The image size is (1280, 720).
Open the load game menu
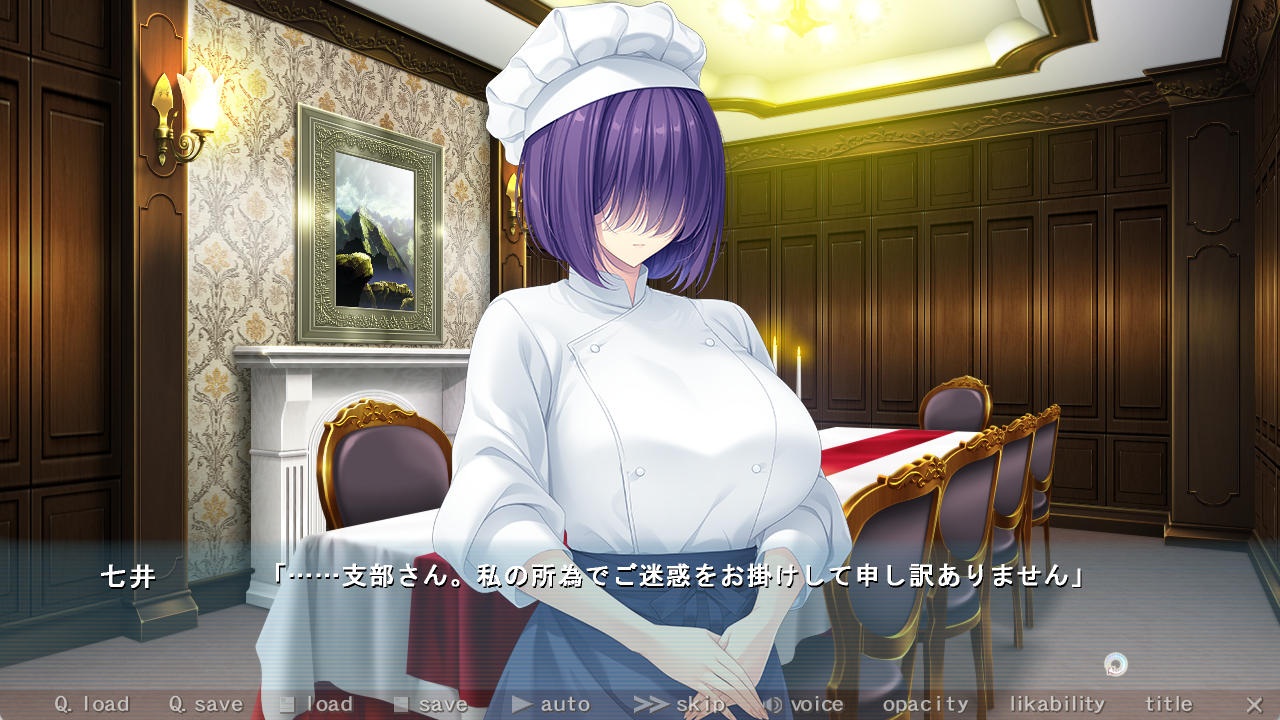tap(317, 704)
